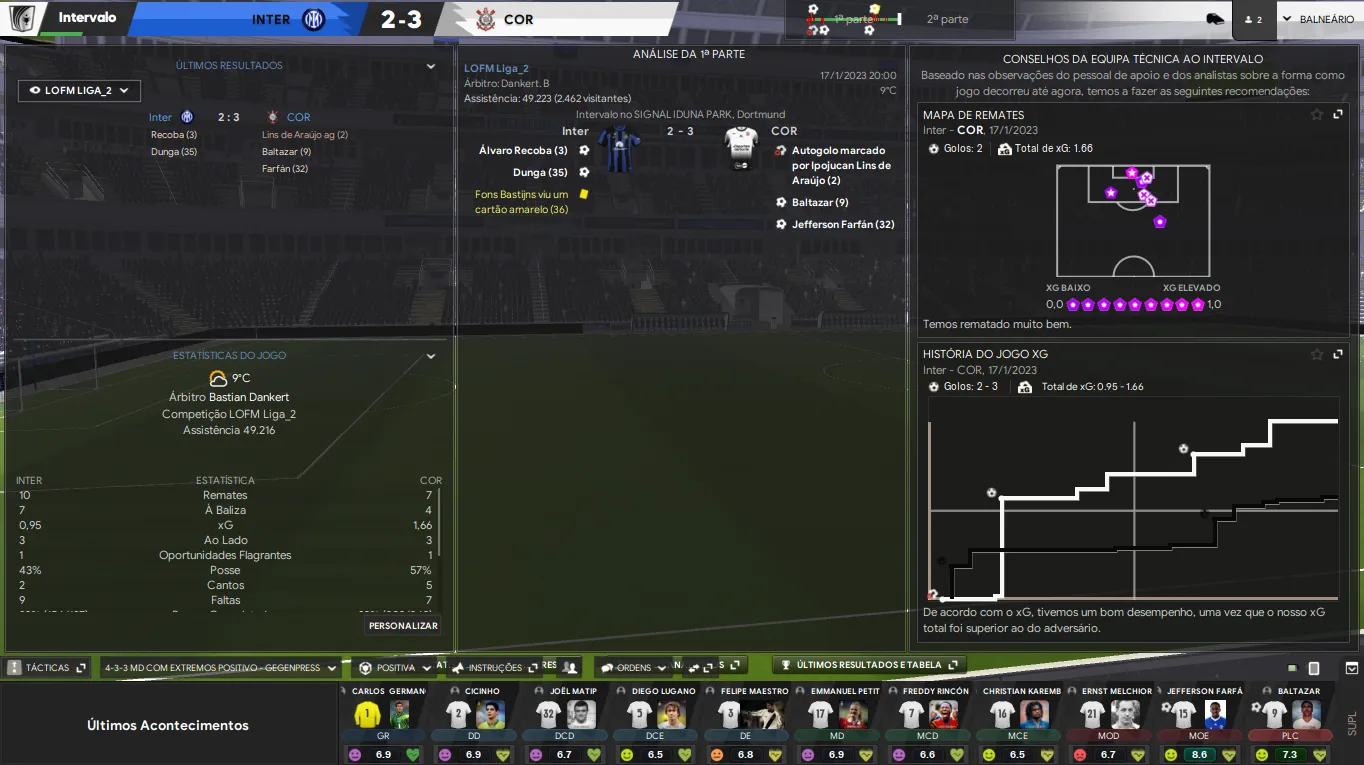The width and height of the screenshot is (1364, 765).
Task: Open the users icon showing 2
Action: coord(1253,19)
